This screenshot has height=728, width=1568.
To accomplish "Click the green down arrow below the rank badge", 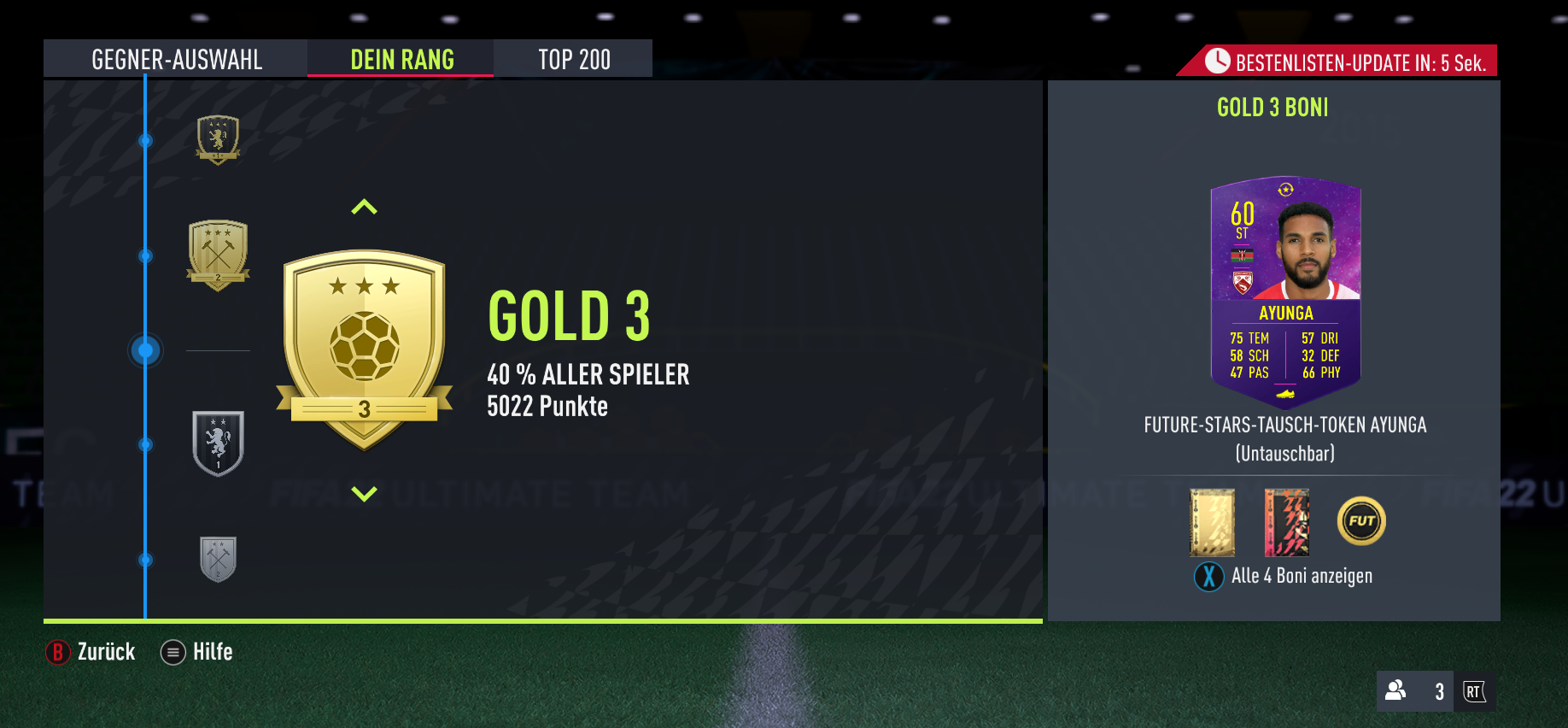I will pyautogui.click(x=364, y=494).
